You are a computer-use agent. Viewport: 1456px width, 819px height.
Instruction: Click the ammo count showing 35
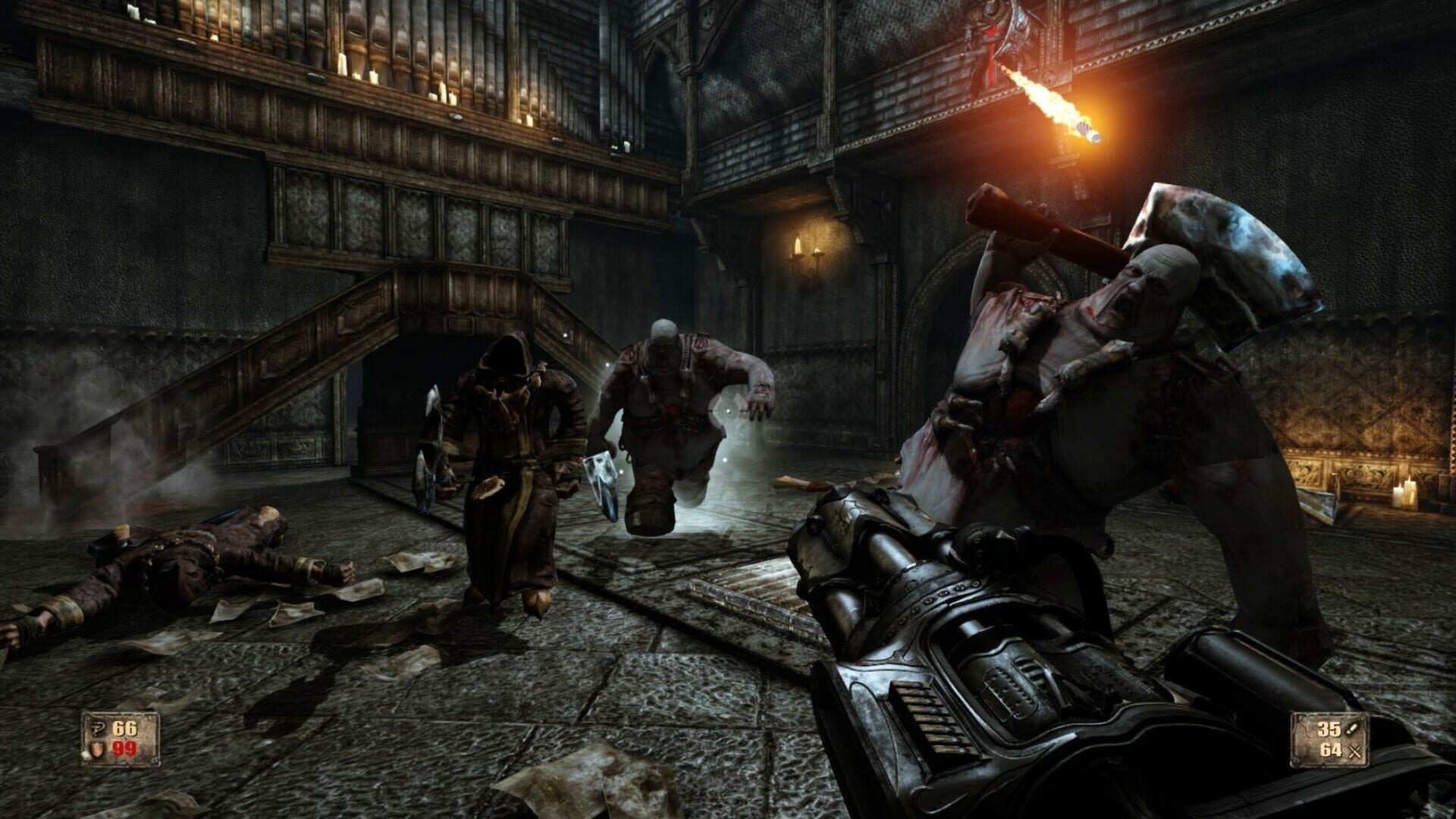[x=1329, y=729]
